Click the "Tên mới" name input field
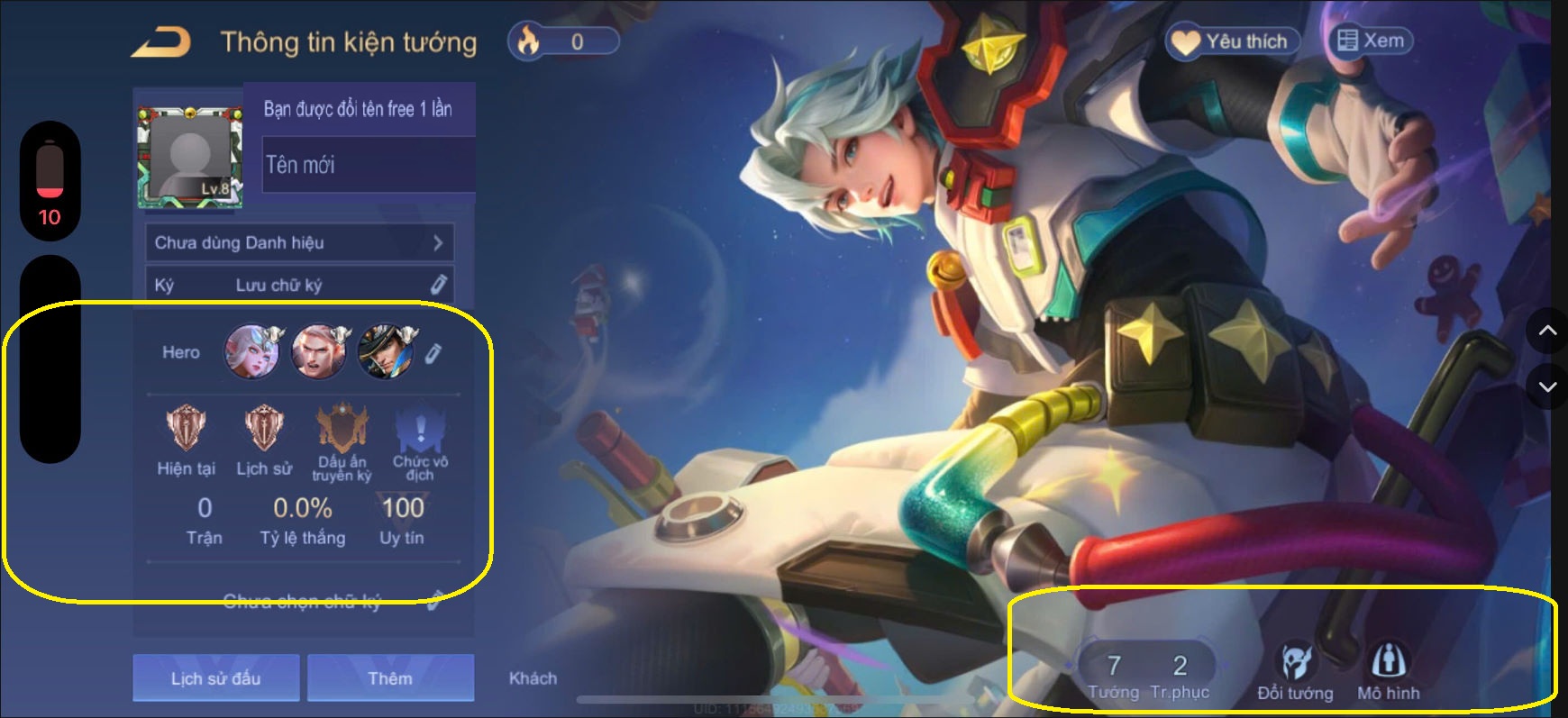Screen dimensions: 1568x718 (x=365, y=165)
